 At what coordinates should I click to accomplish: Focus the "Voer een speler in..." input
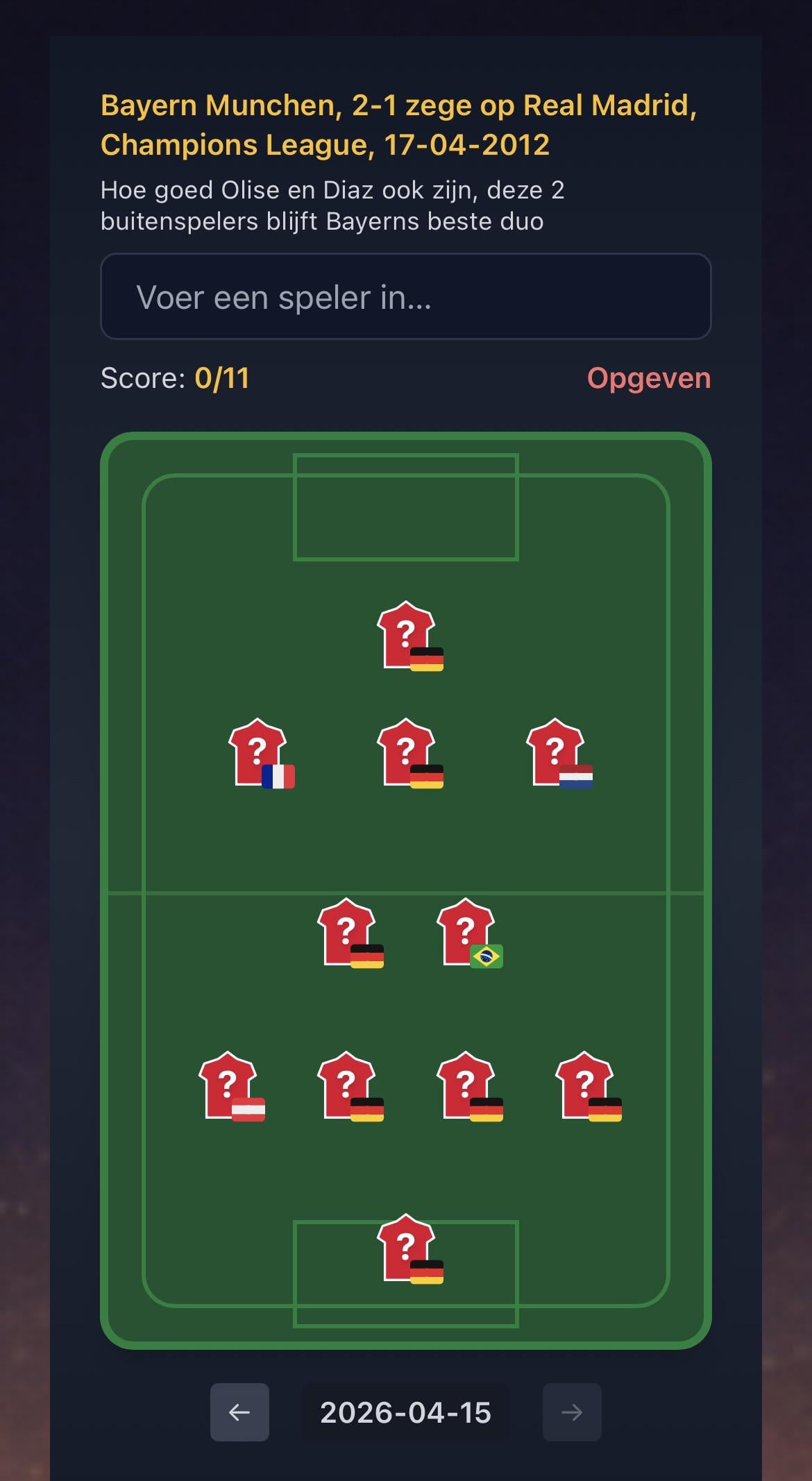pyautogui.click(x=405, y=296)
